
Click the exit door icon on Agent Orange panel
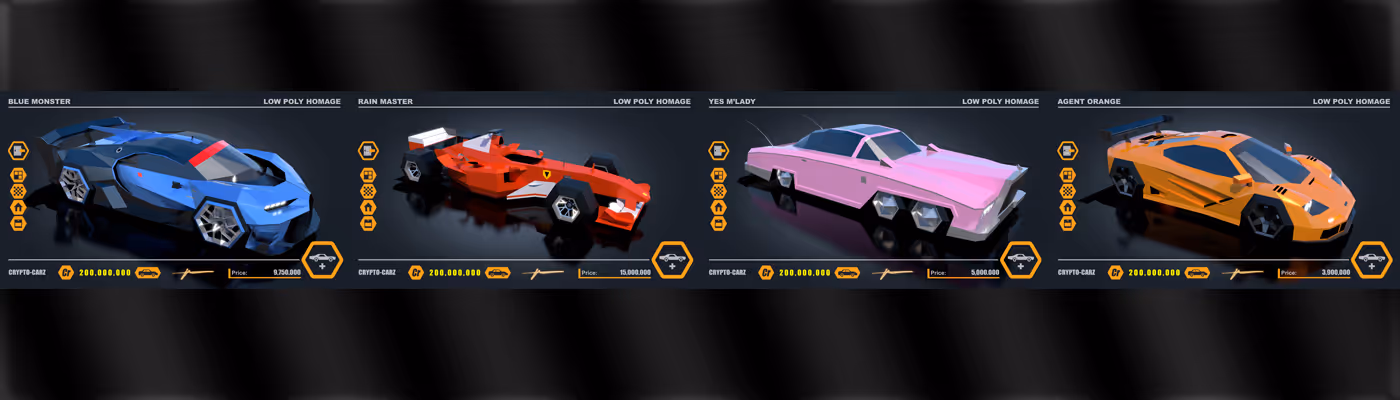(1068, 150)
